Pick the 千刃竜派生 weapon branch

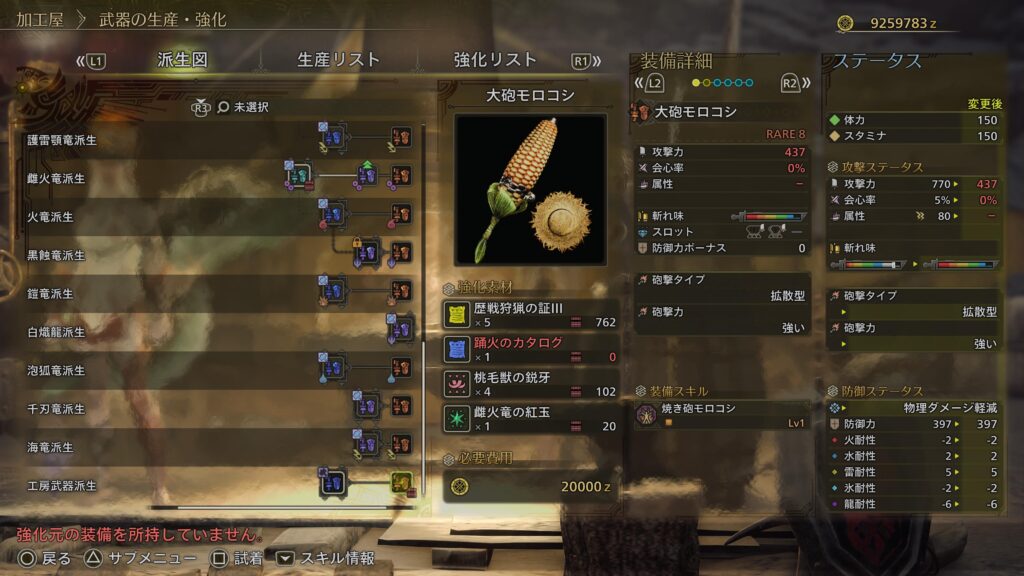[56, 409]
